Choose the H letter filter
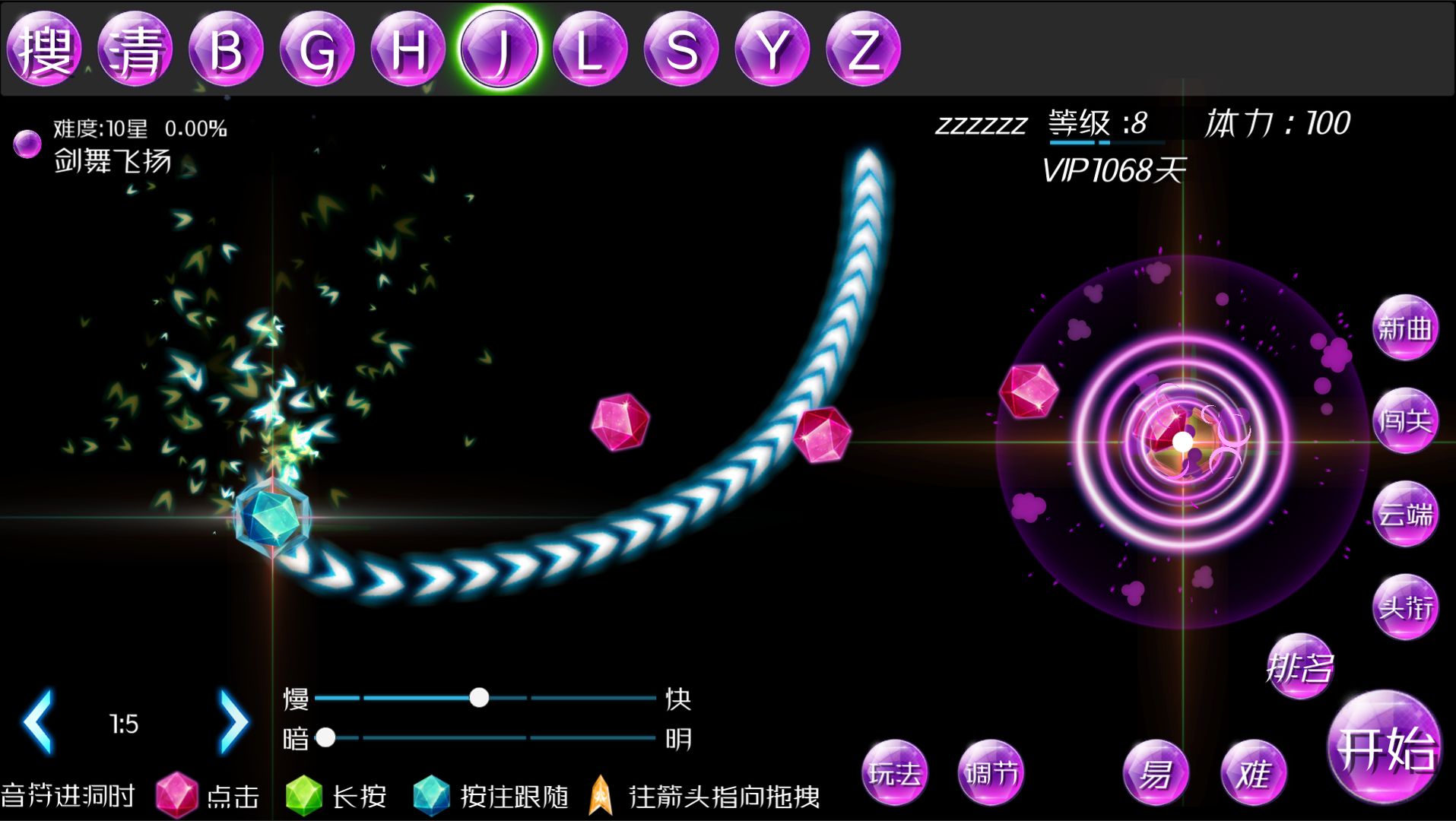Screen dimensions: 1456x821 (408, 49)
